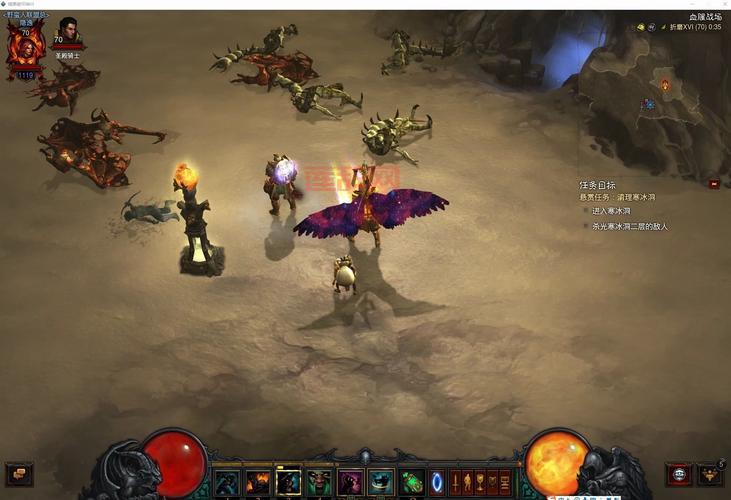
Task: Open the blue town portal icon
Action: coord(437,482)
